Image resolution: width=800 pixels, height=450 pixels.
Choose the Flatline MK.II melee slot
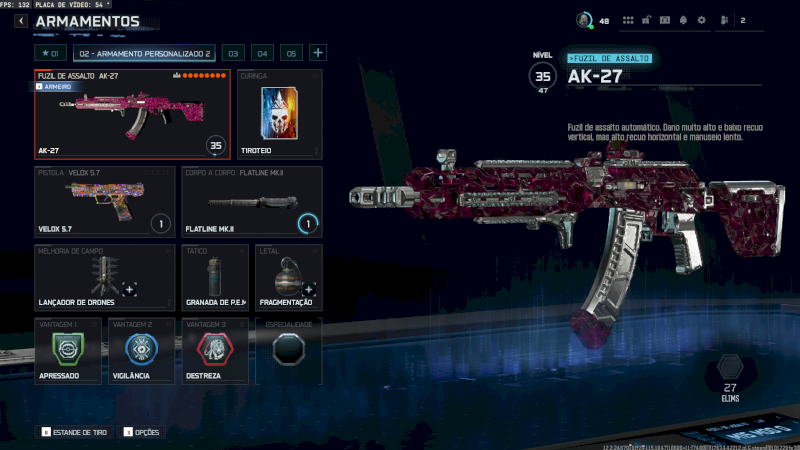pos(252,201)
